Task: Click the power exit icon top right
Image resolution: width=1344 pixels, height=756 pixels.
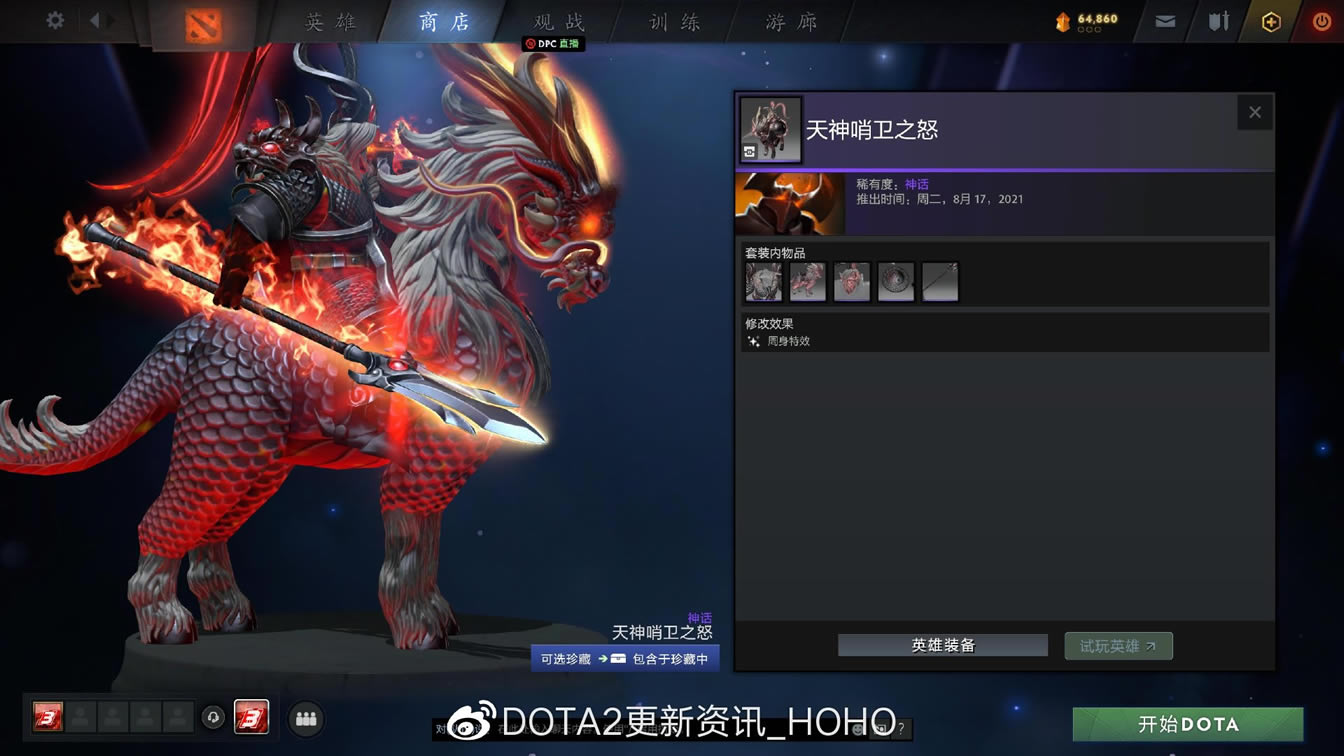Action: tap(1321, 20)
